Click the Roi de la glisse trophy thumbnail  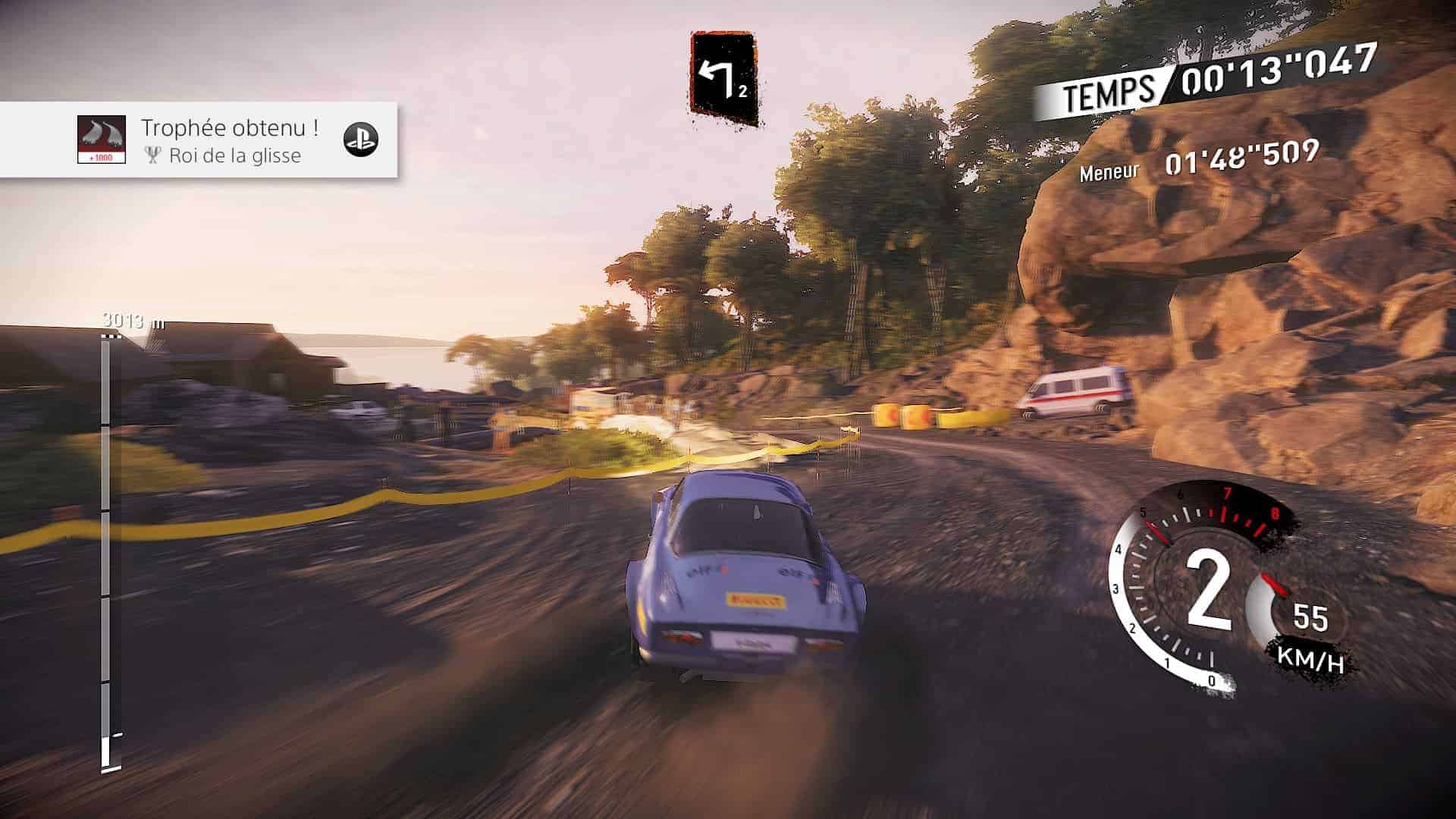tap(102, 139)
